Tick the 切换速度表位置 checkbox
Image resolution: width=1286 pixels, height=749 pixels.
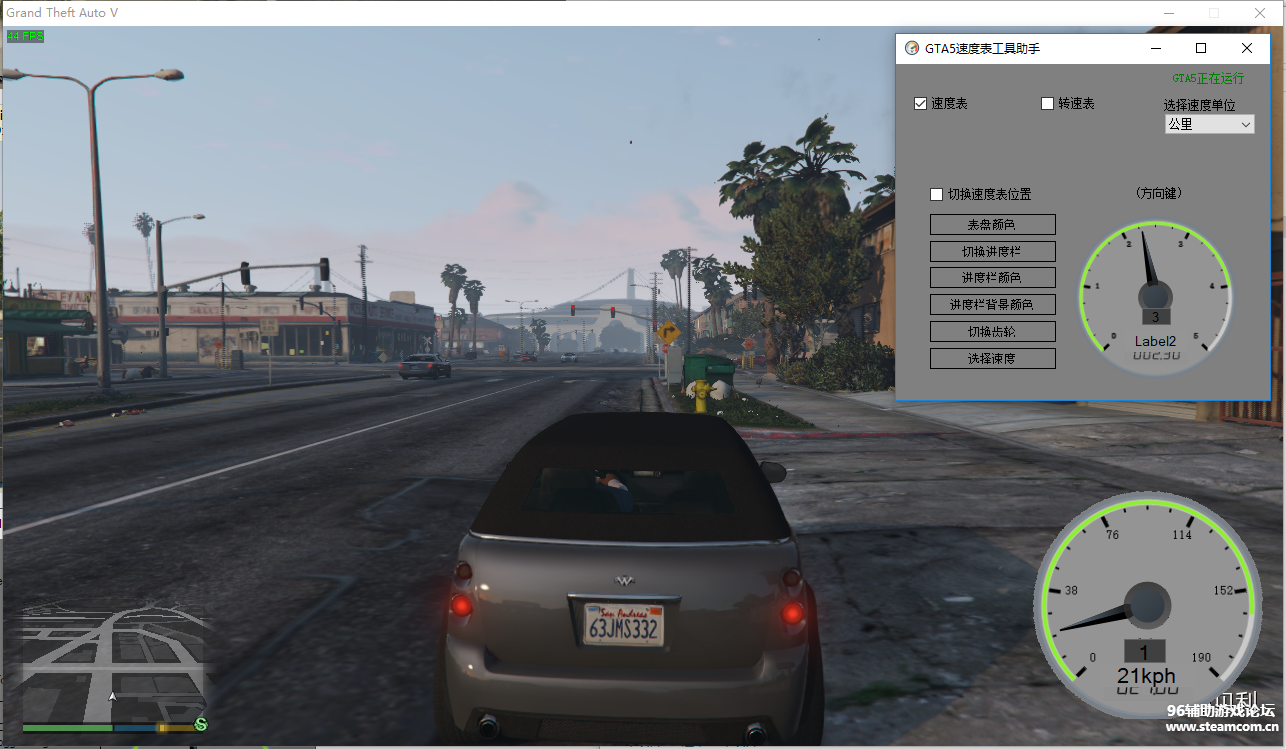click(937, 195)
